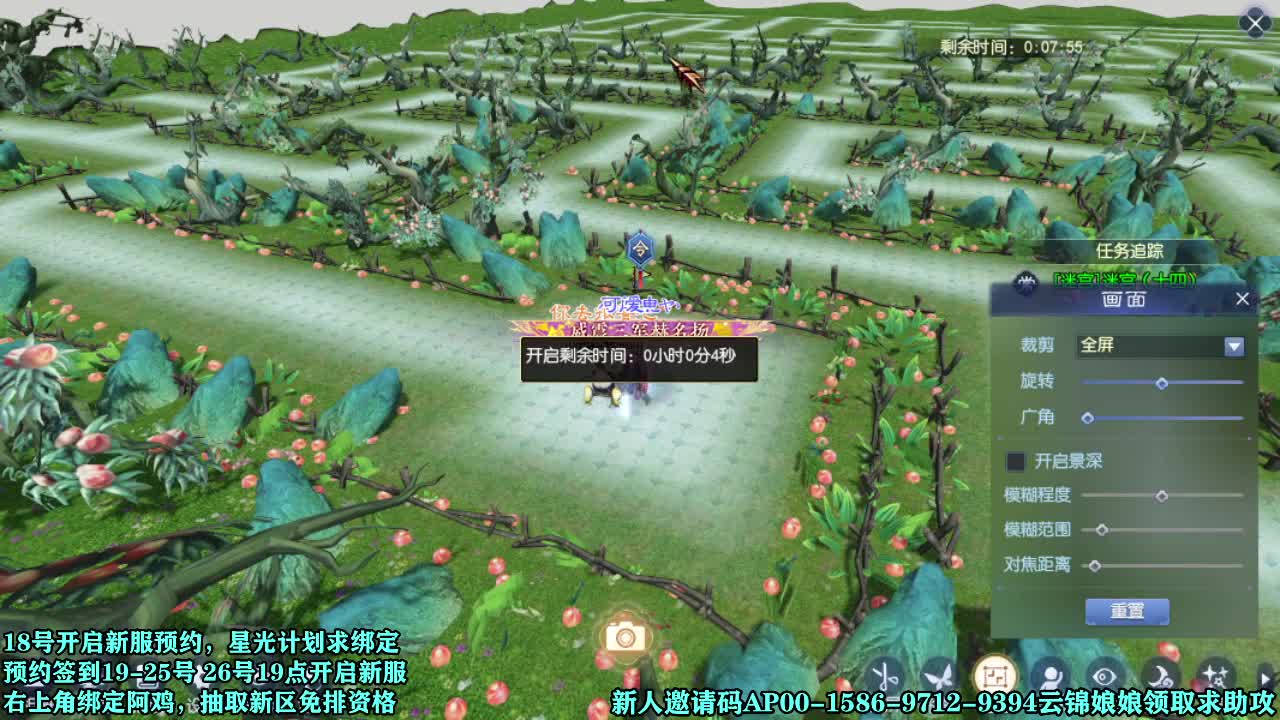Screen dimensions: 1280x720
Task: Open the 裁剪 crop dropdown showing 全屏
Action: pos(1160,346)
